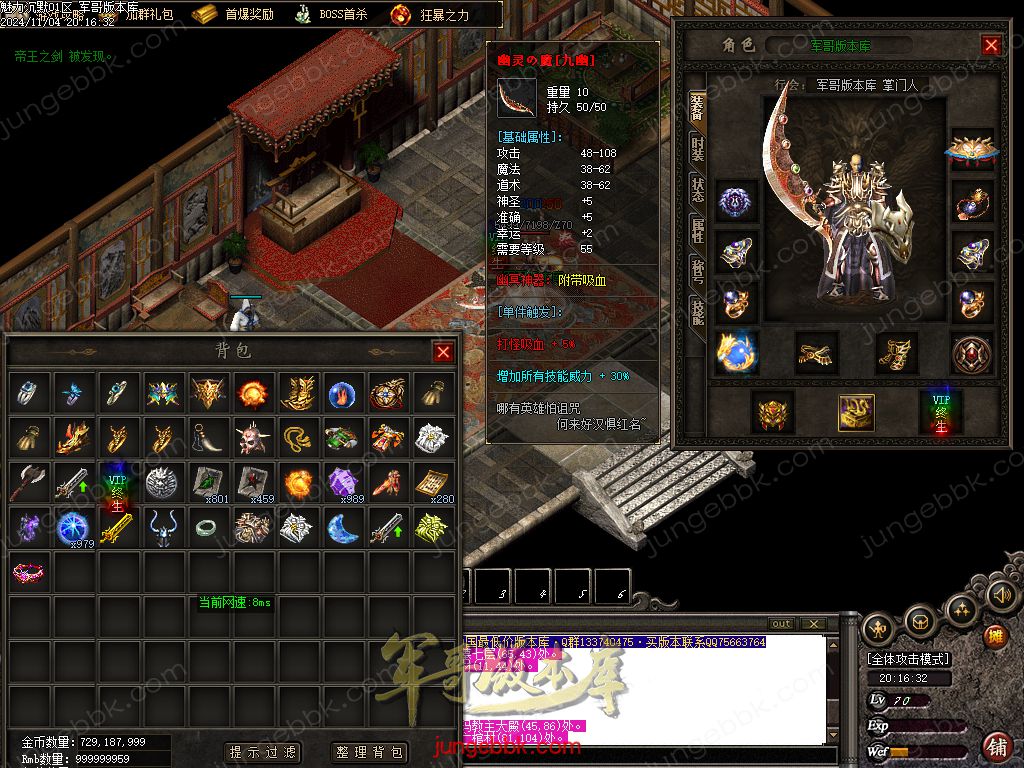The image size is (1024, 768).
Task: Open the 狂暴之力 menu
Action: [428, 14]
